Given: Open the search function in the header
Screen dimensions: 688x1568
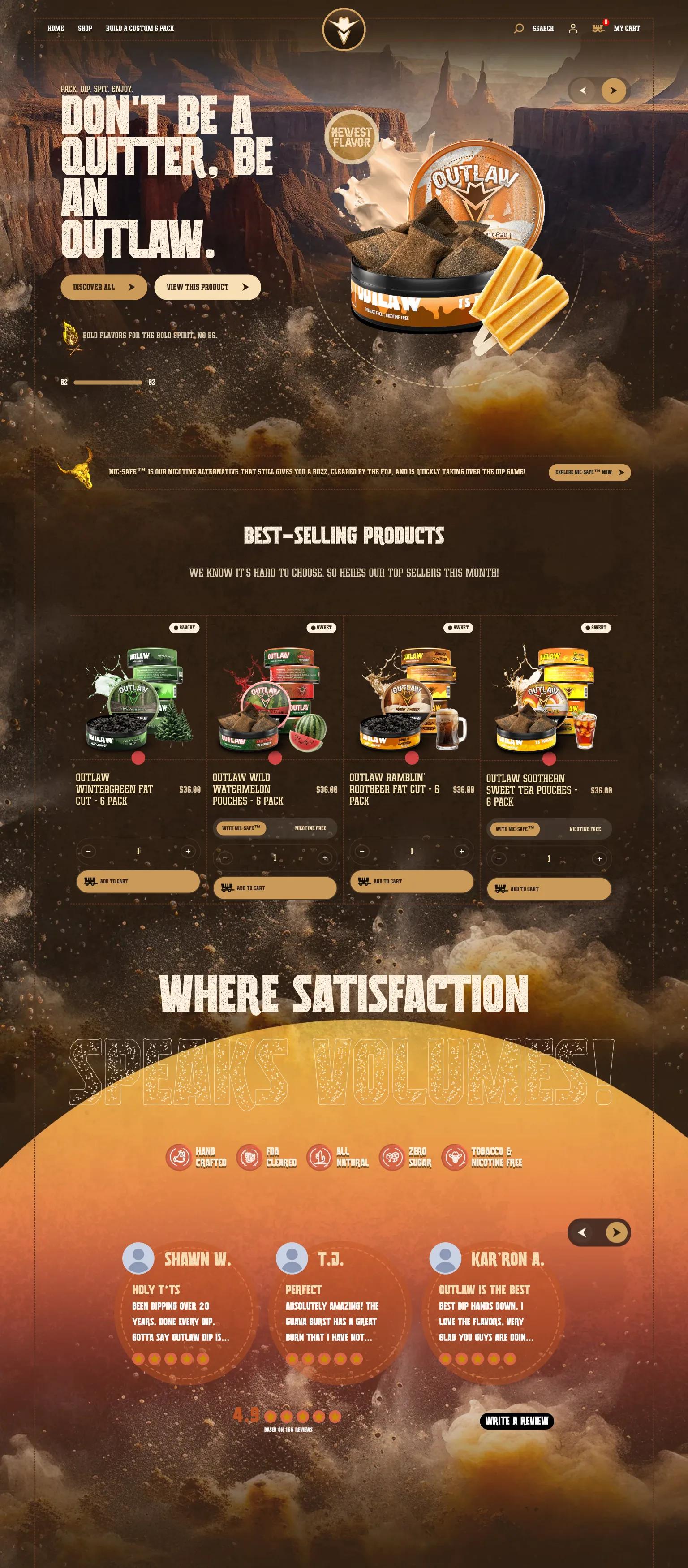Looking at the screenshot, I should (x=519, y=28).
